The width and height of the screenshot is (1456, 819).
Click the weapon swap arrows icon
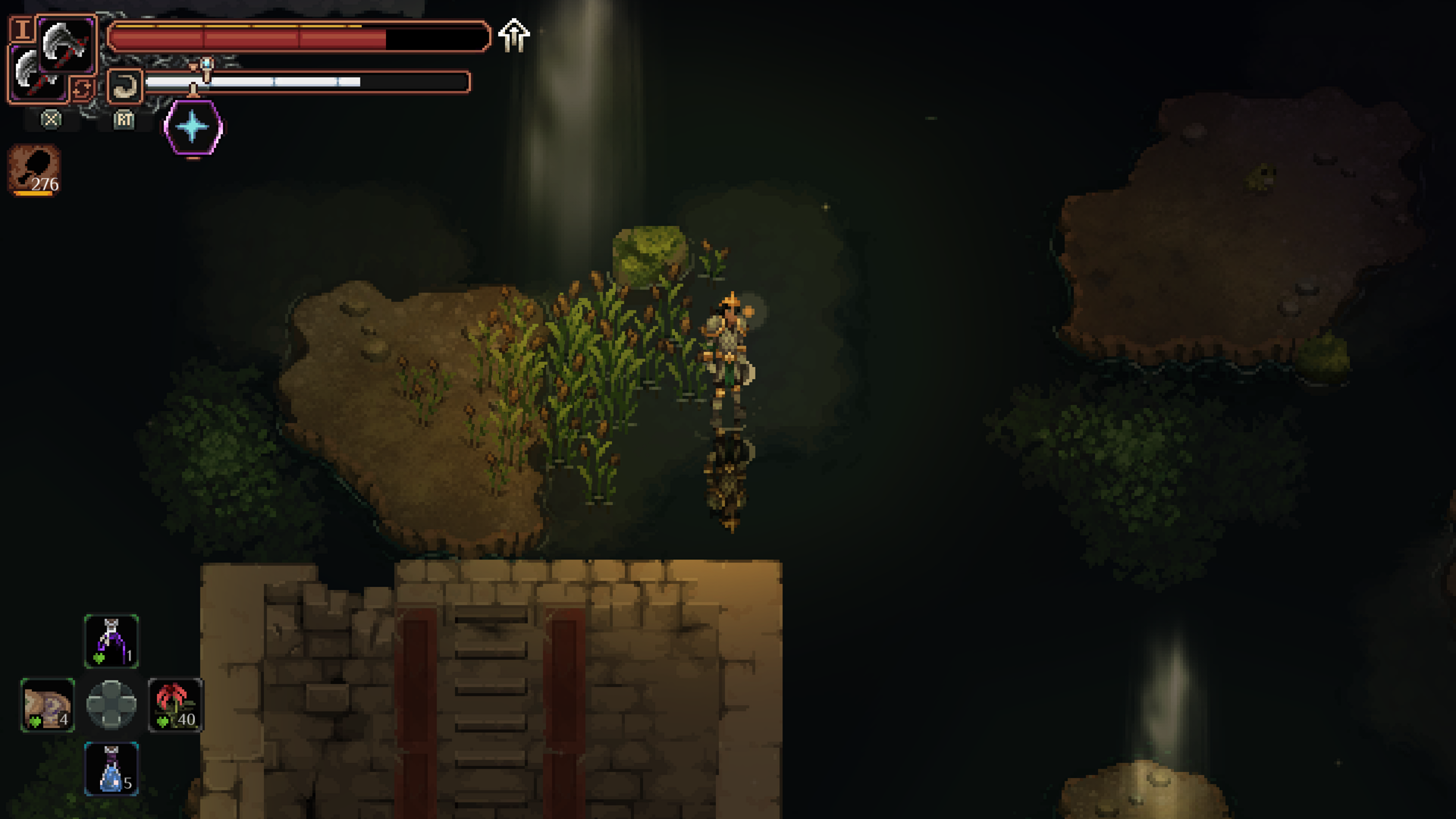click(x=82, y=89)
